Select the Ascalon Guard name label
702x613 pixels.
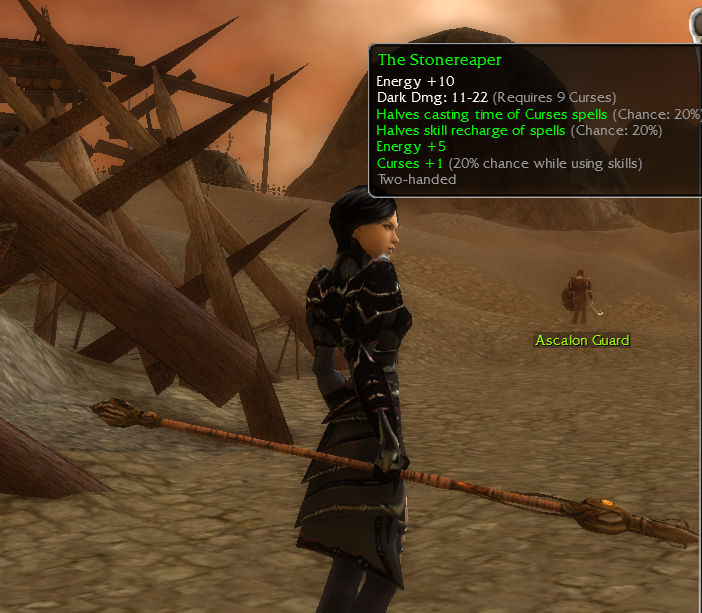click(x=582, y=341)
